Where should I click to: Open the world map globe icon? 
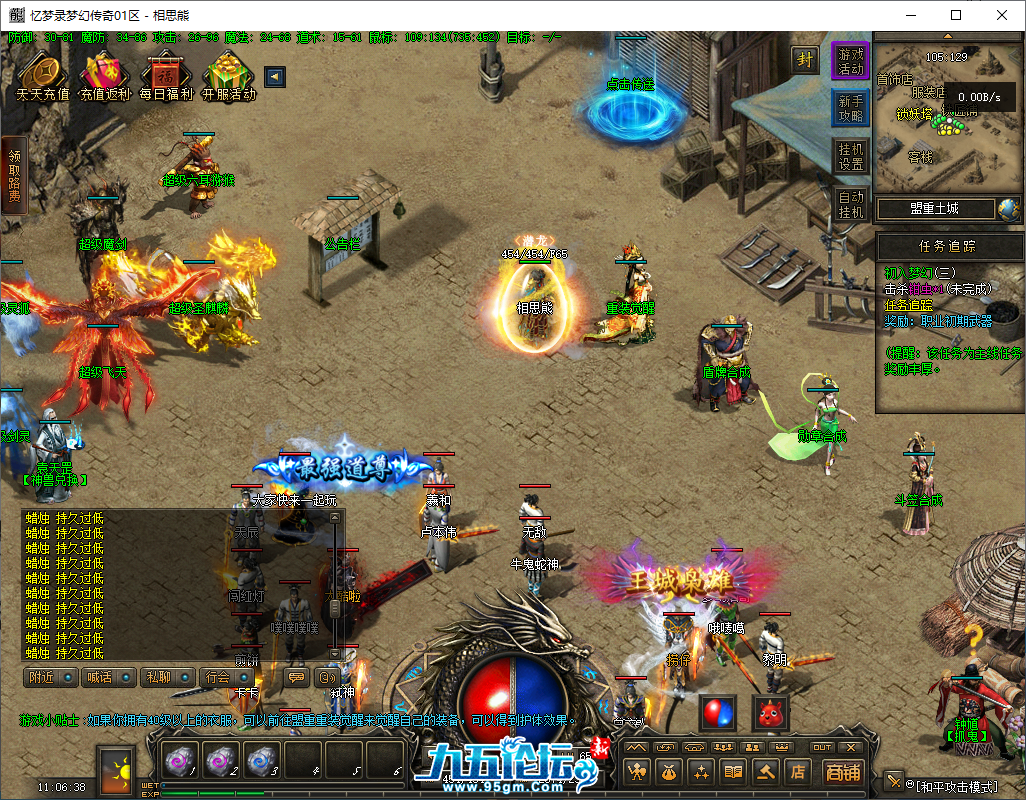pyautogui.click(x=1008, y=209)
